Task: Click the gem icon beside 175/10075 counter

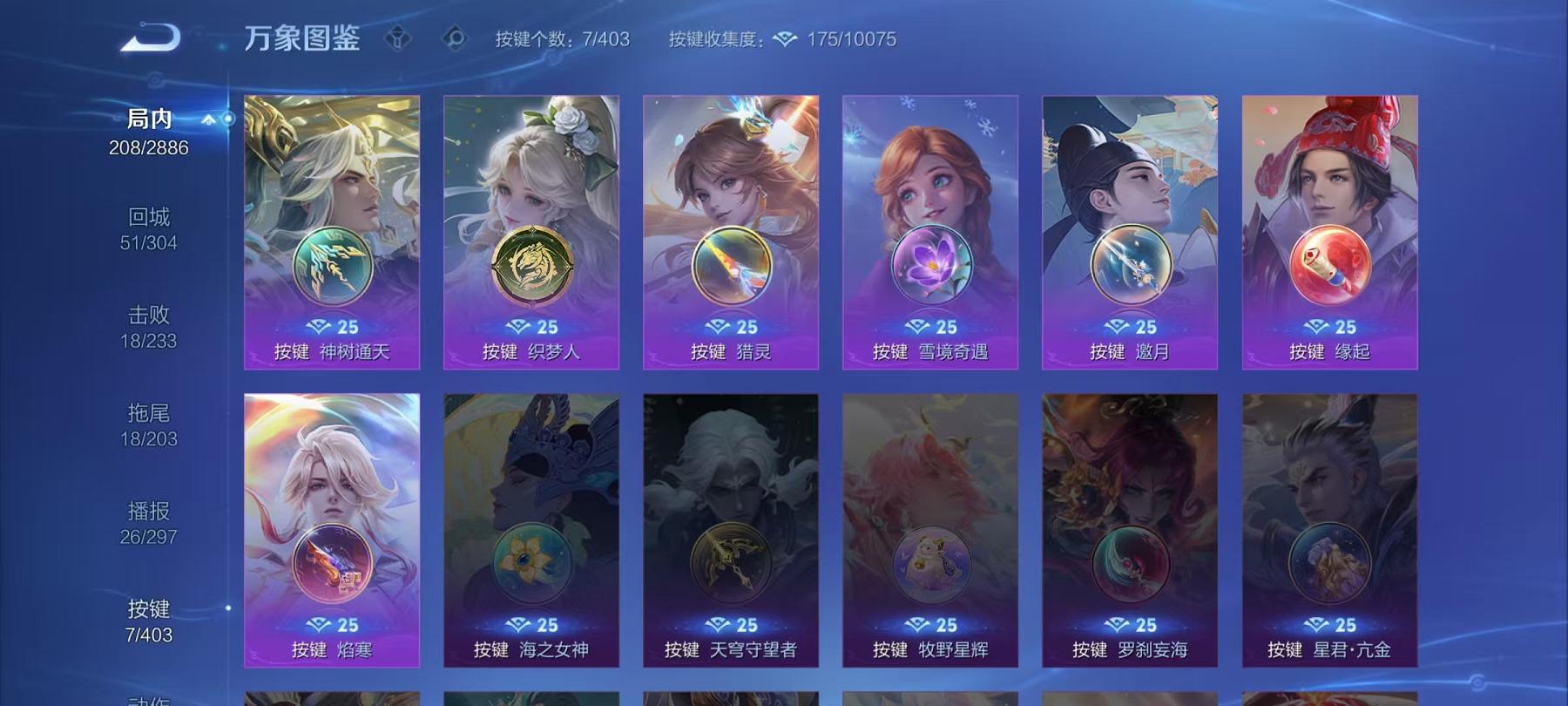Action: click(x=786, y=39)
